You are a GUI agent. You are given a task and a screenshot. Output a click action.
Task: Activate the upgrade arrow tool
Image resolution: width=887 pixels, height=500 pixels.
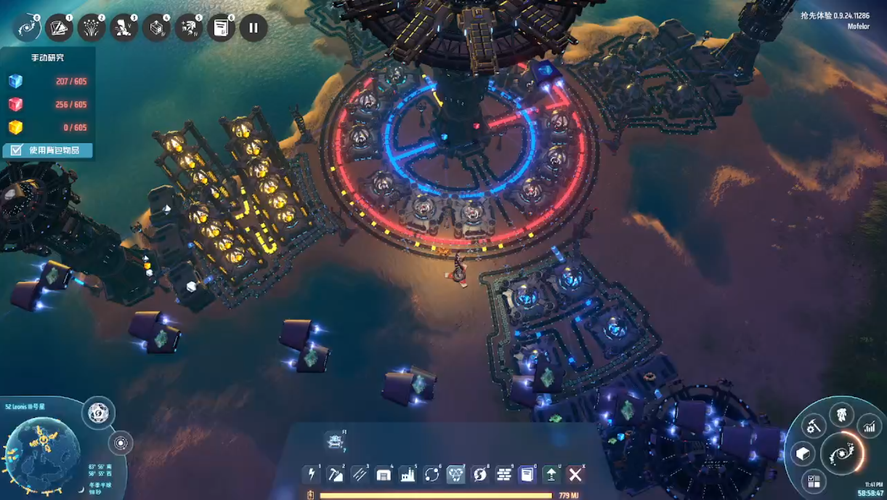pyautogui.click(x=551, y=474)
